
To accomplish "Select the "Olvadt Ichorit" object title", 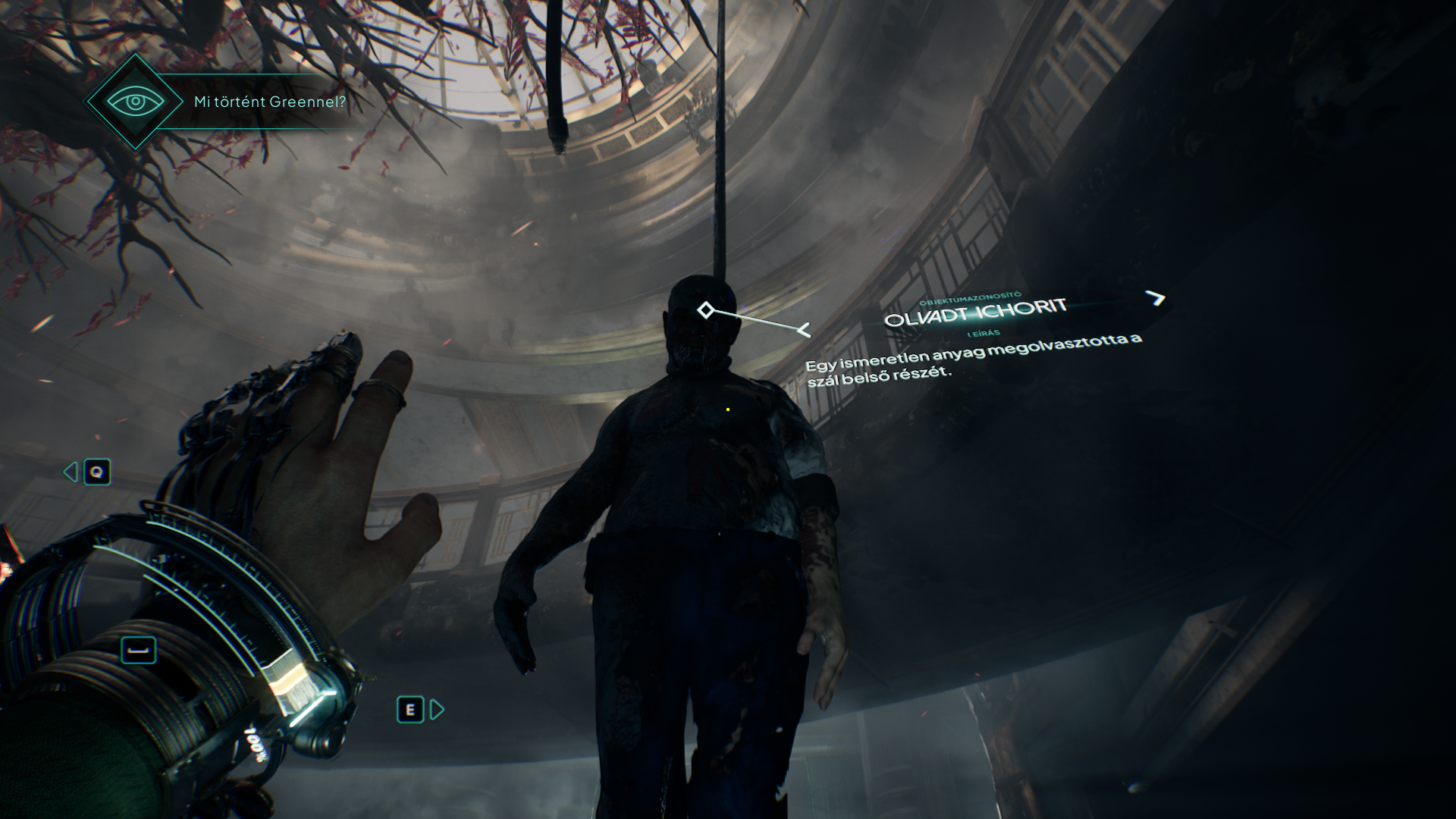I will click(x=975, y=312).
